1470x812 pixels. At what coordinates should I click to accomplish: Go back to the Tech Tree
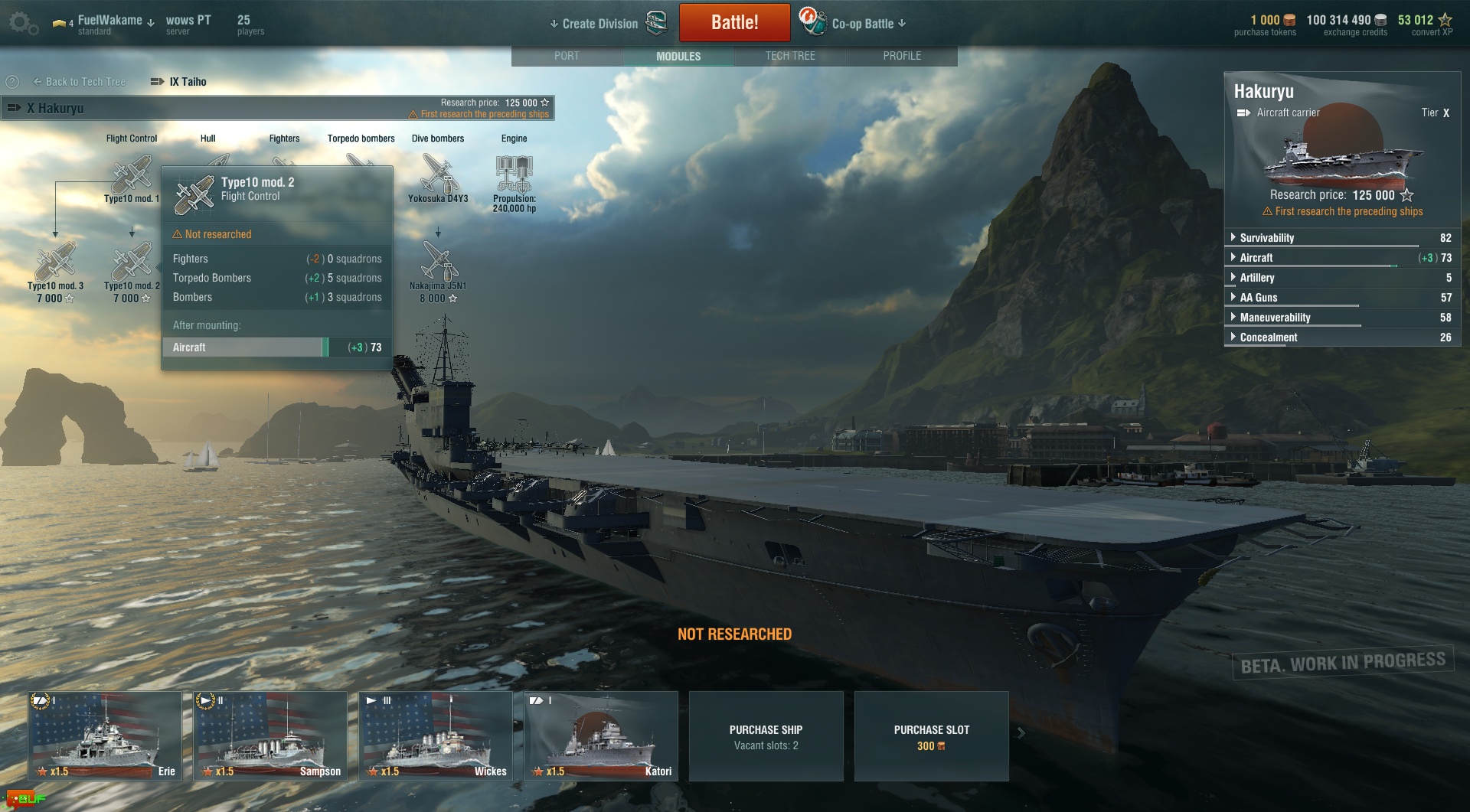click(80, 82)
